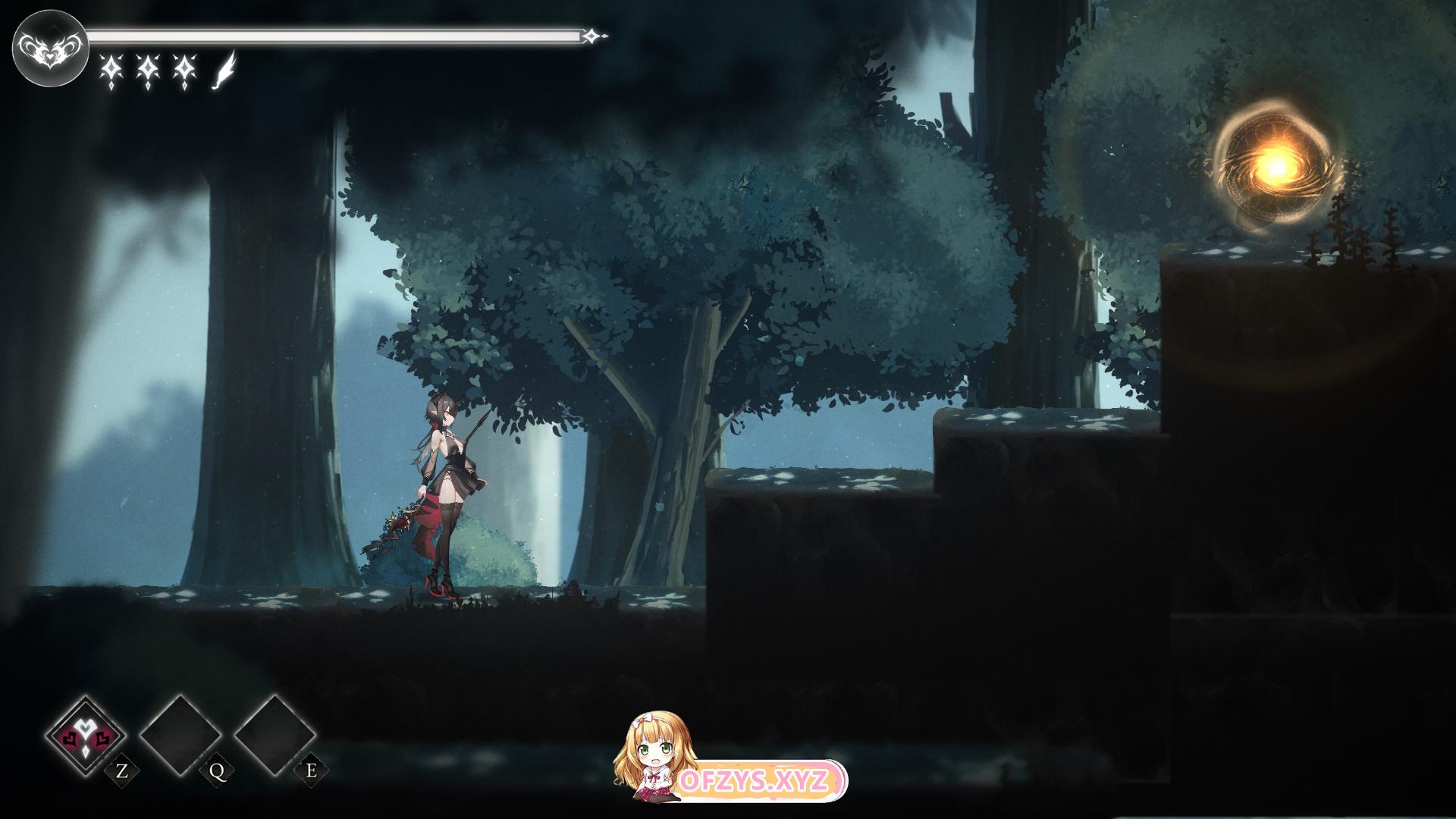Click the winged heart emblem
This screenshot has width=1456, height=819.
[x=49, y=49]
